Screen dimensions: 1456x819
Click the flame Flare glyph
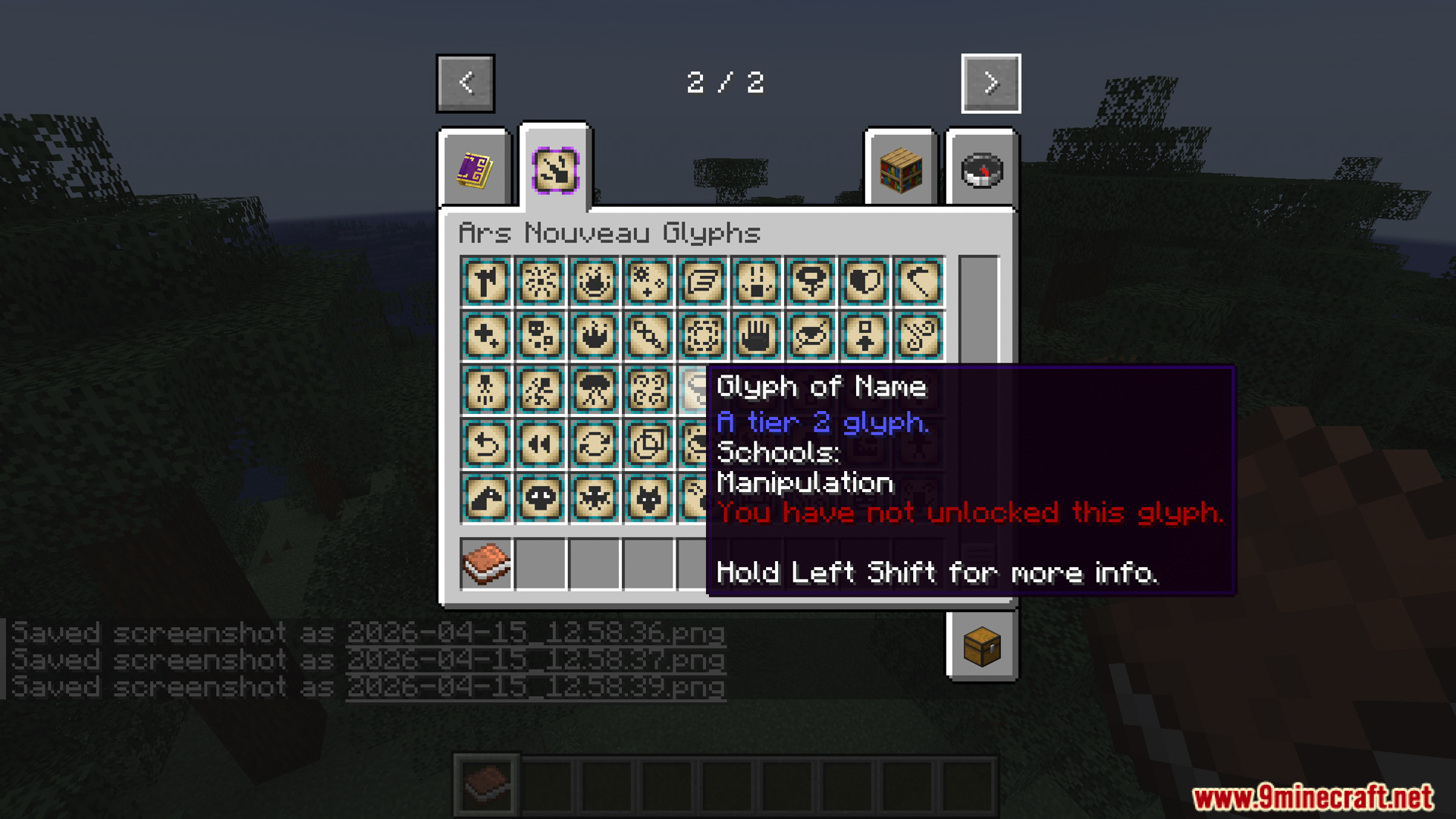pyautogui.click(x=595, y=281)
